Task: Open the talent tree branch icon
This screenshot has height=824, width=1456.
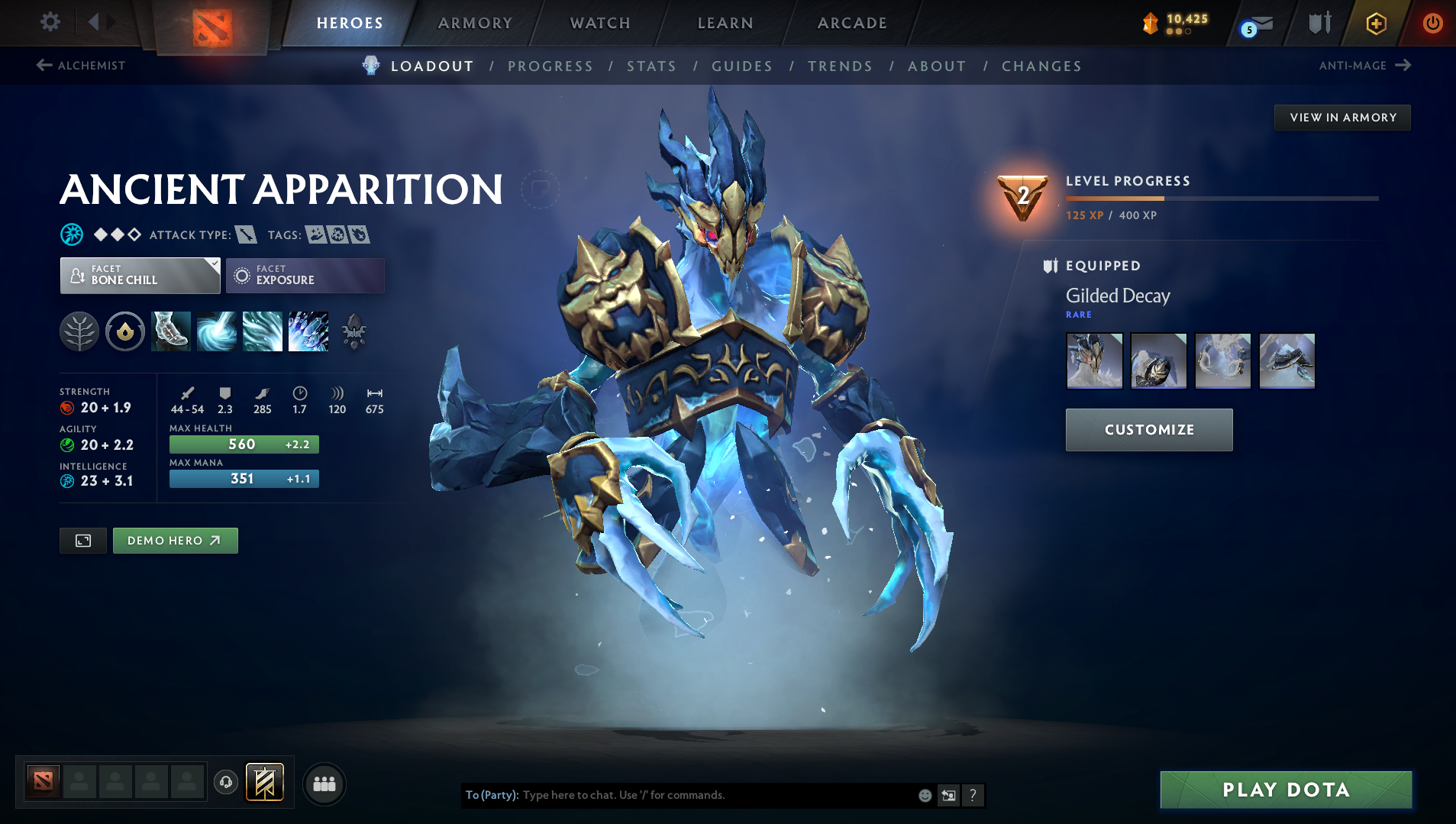Action: (x=79, y=331)
